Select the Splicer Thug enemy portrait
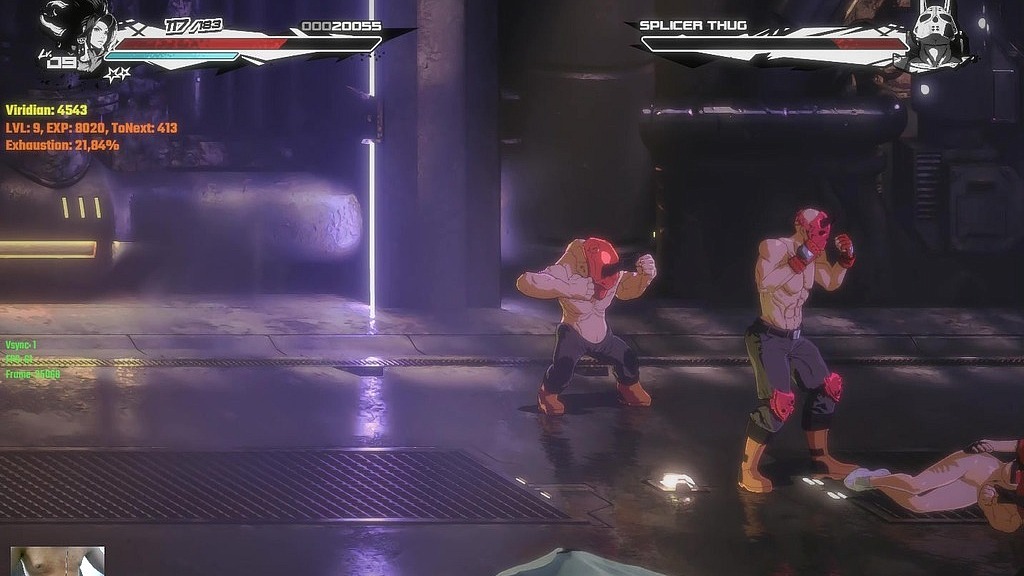Viewport: 1024px width, 576px height. (x=937, y=37)
